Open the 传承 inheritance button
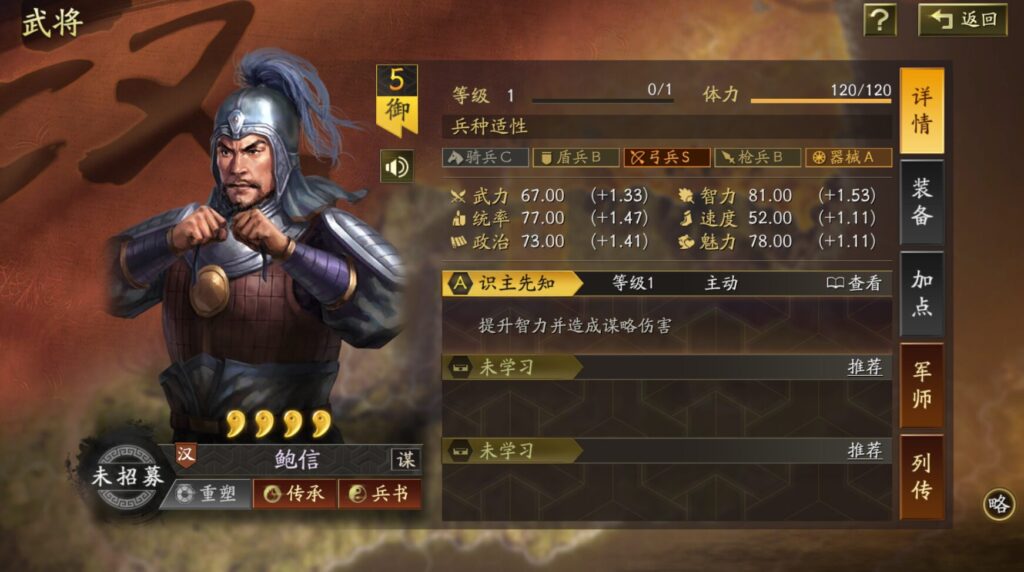 pyautogui.click(x=295, y=494)
